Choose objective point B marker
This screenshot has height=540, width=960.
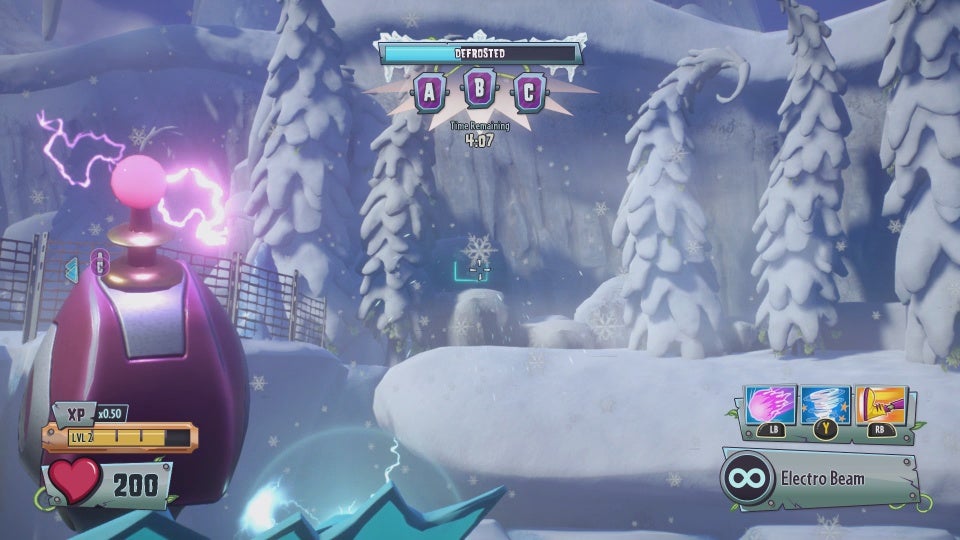(480, 91)
